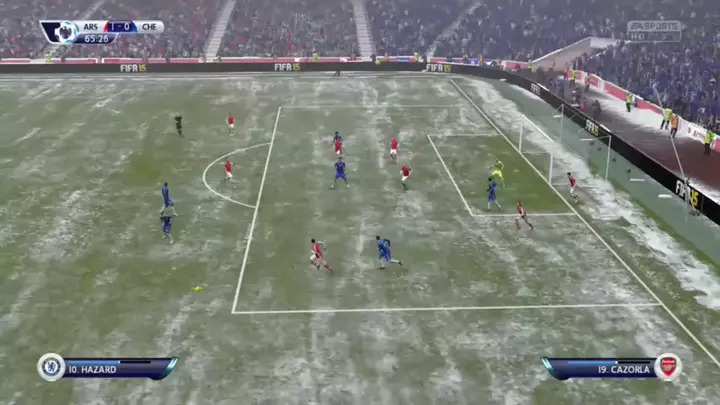Viewport: 720px width, 405px height.
Task: Click the Arsenal club badge
Action: (668, 367)
